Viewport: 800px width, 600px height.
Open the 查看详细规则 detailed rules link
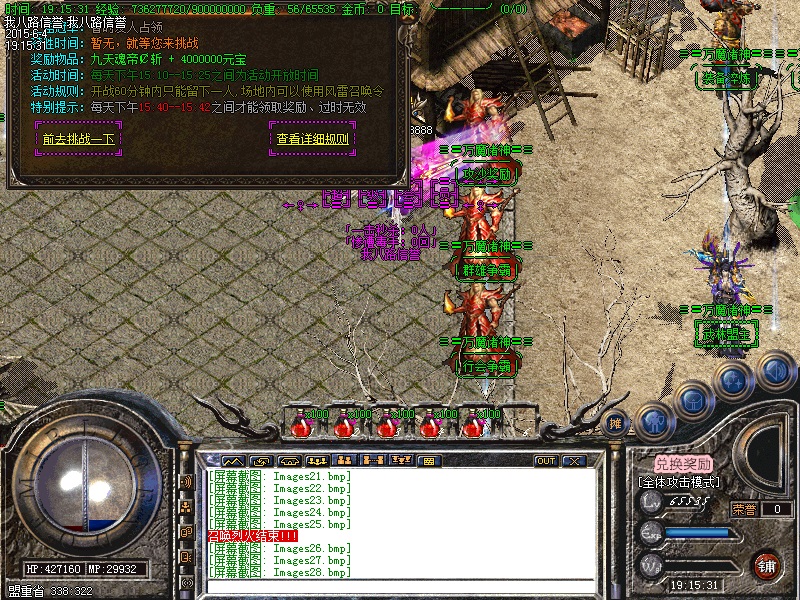tap(313, 139)
